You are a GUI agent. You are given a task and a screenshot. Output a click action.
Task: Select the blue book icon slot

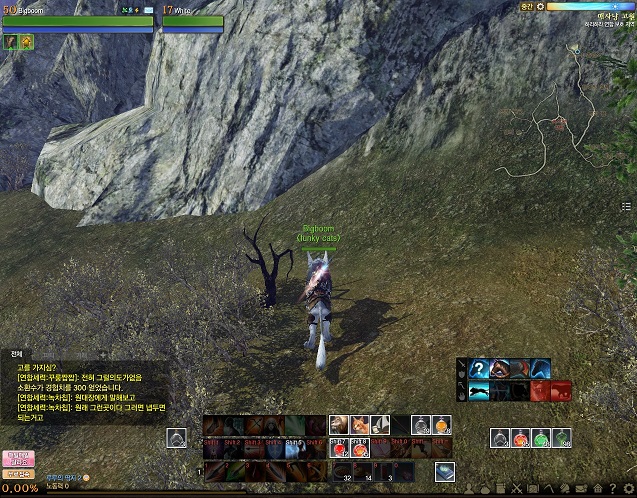(x=444, y=471)
